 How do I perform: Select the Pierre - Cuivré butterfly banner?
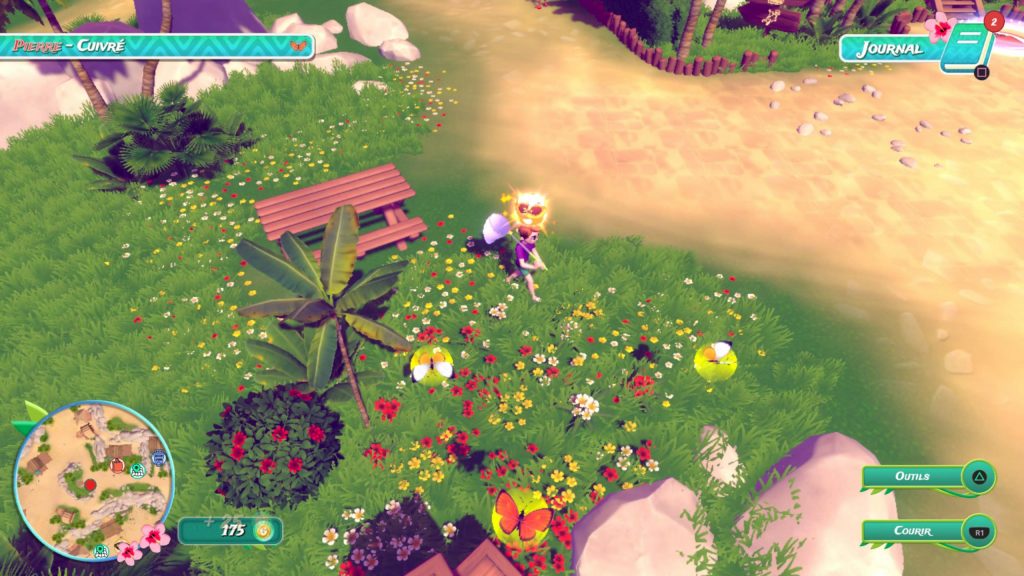[157, 46]
